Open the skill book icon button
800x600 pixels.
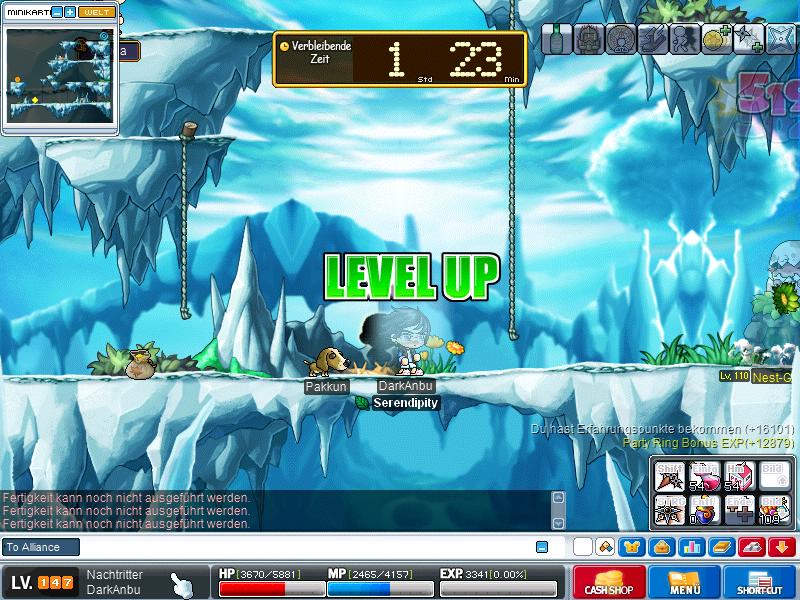[721, 547]
